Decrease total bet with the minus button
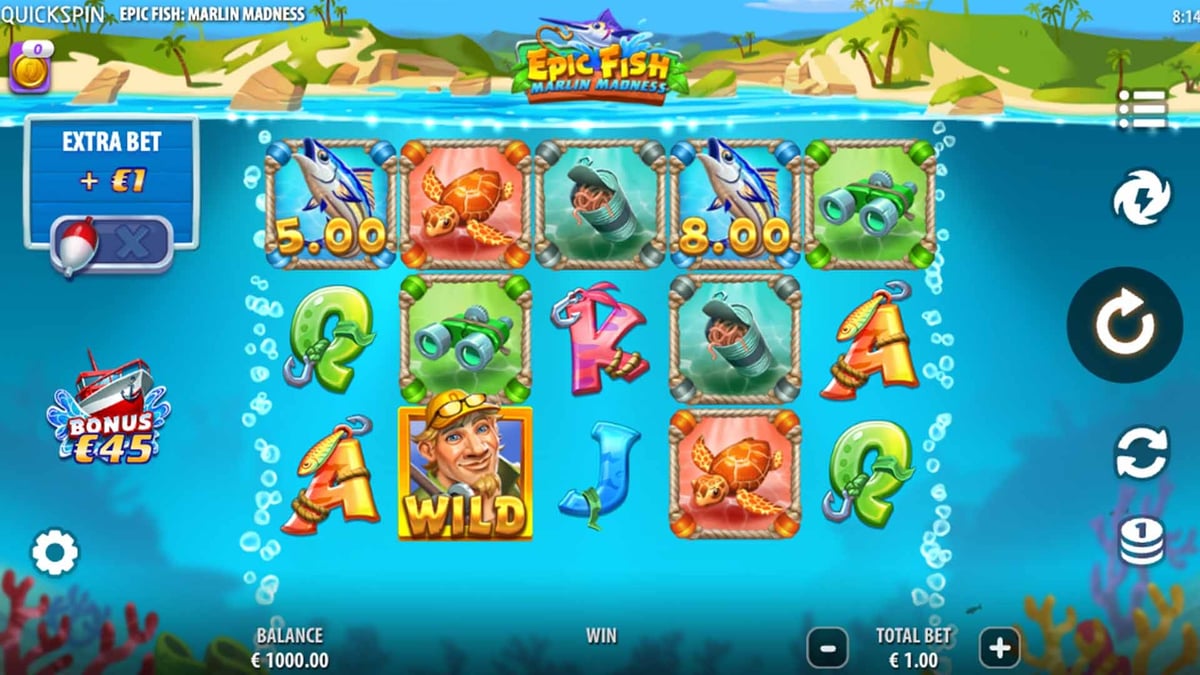 [x=827, y=649]
